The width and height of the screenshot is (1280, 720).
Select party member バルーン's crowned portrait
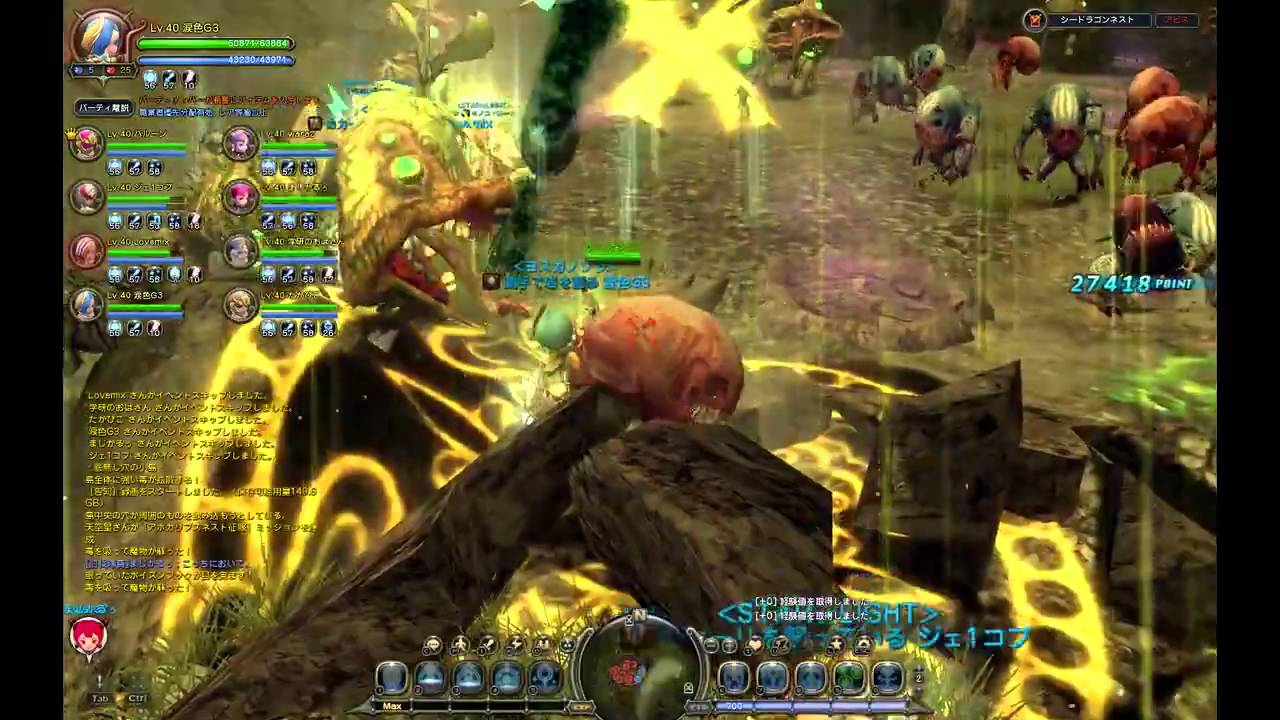87,144
